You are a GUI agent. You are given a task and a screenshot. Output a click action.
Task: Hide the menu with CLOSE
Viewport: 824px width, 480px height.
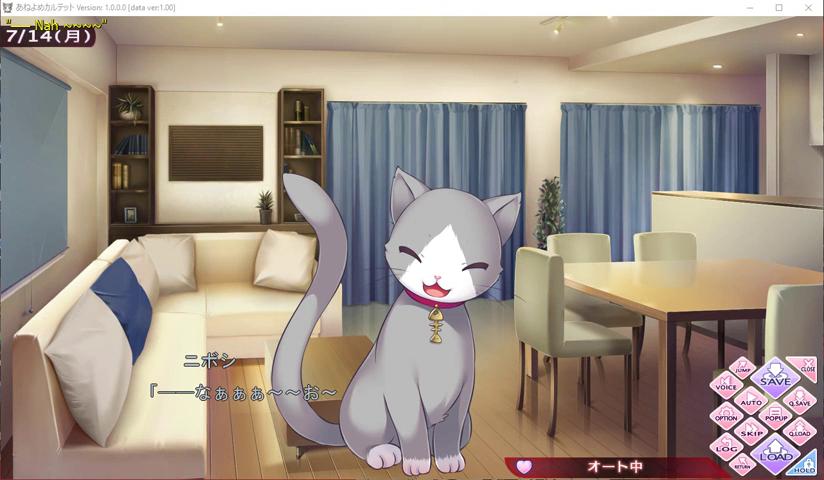point(805,367)
